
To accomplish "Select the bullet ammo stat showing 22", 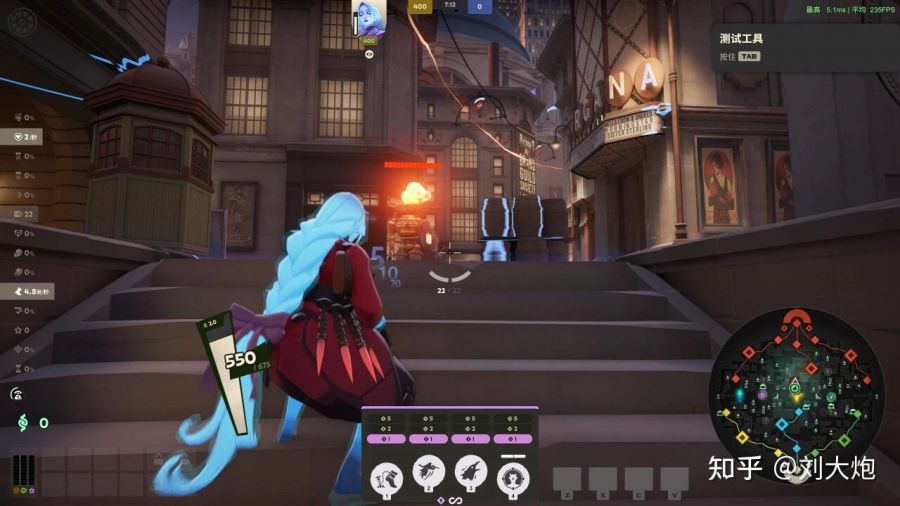I will pyautogui.click(x=21, y=214).
